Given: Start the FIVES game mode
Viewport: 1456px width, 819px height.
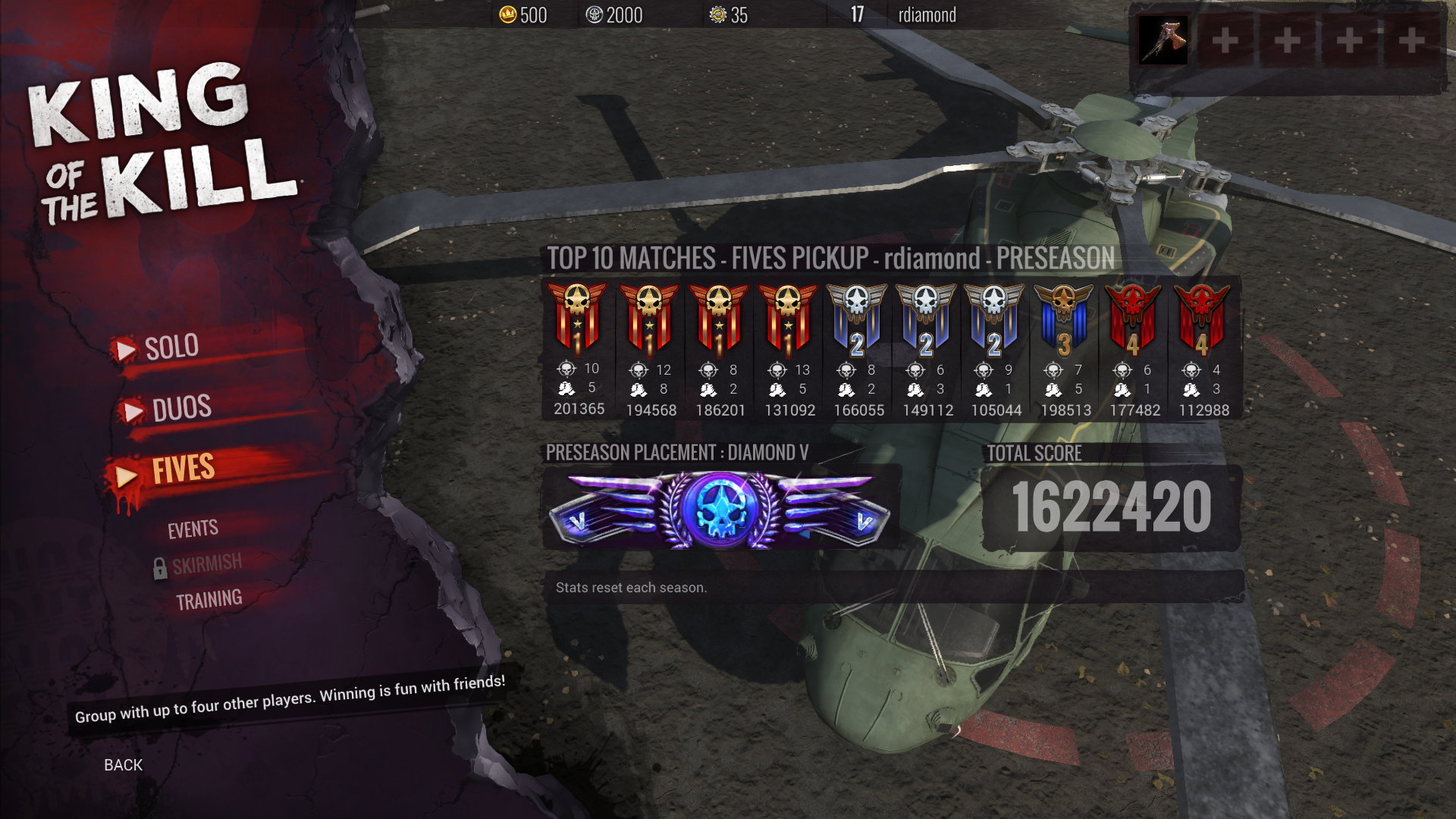Looking at the screenshot, I should 183,469.
